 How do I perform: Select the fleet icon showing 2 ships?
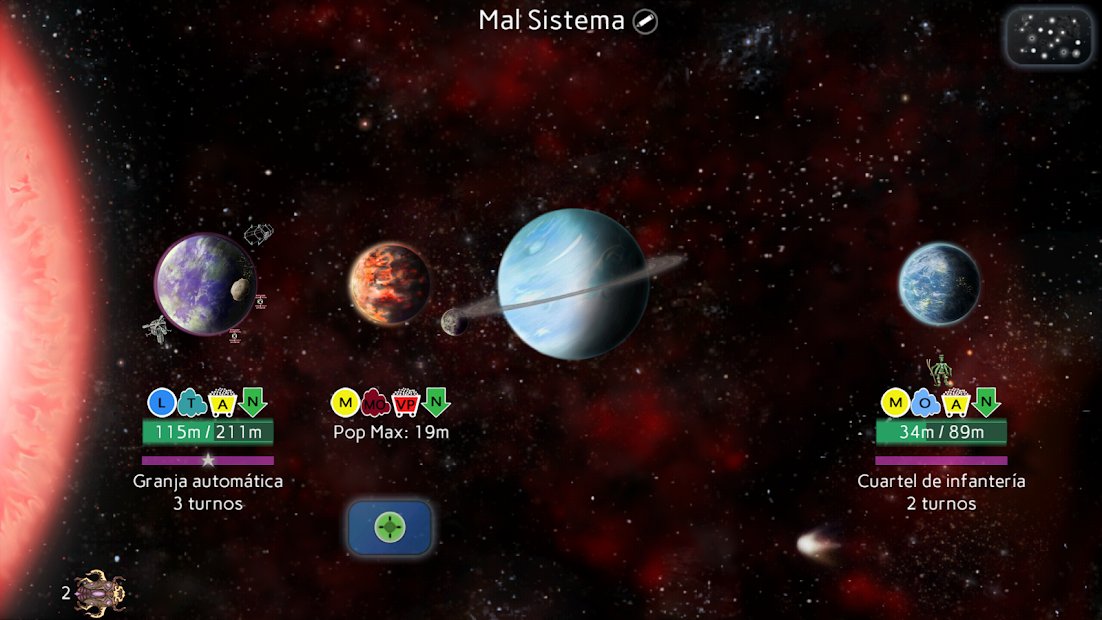coord(99,592)
